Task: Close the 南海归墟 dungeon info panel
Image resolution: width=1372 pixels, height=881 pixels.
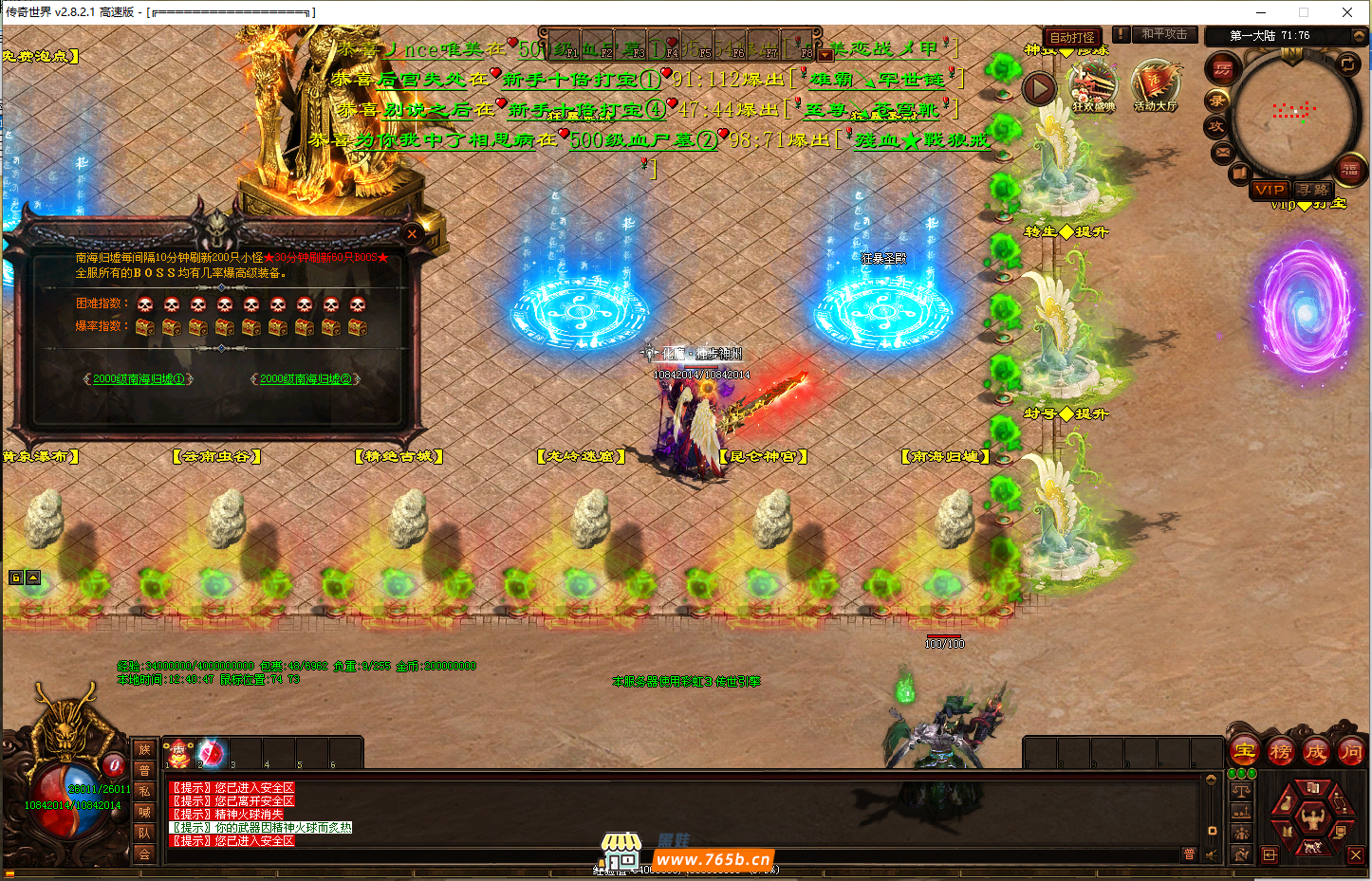Action: point(412,233)
